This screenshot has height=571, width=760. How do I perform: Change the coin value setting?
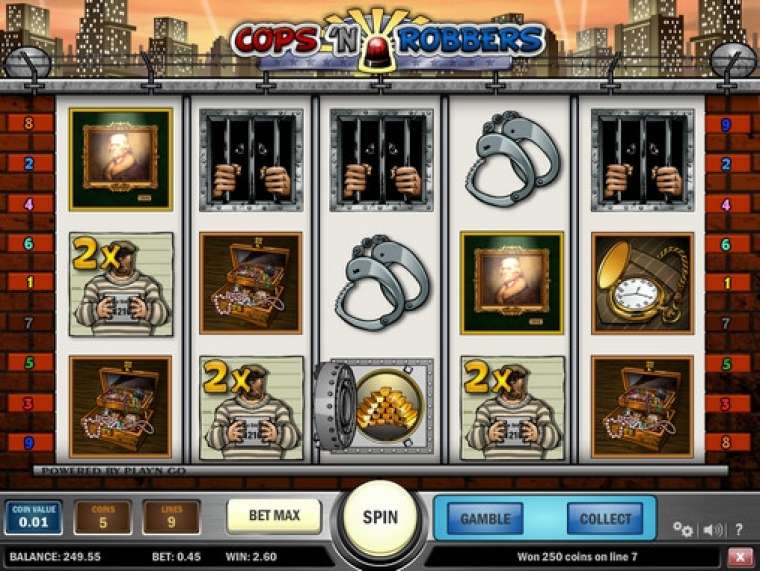(x=34, y=517)
